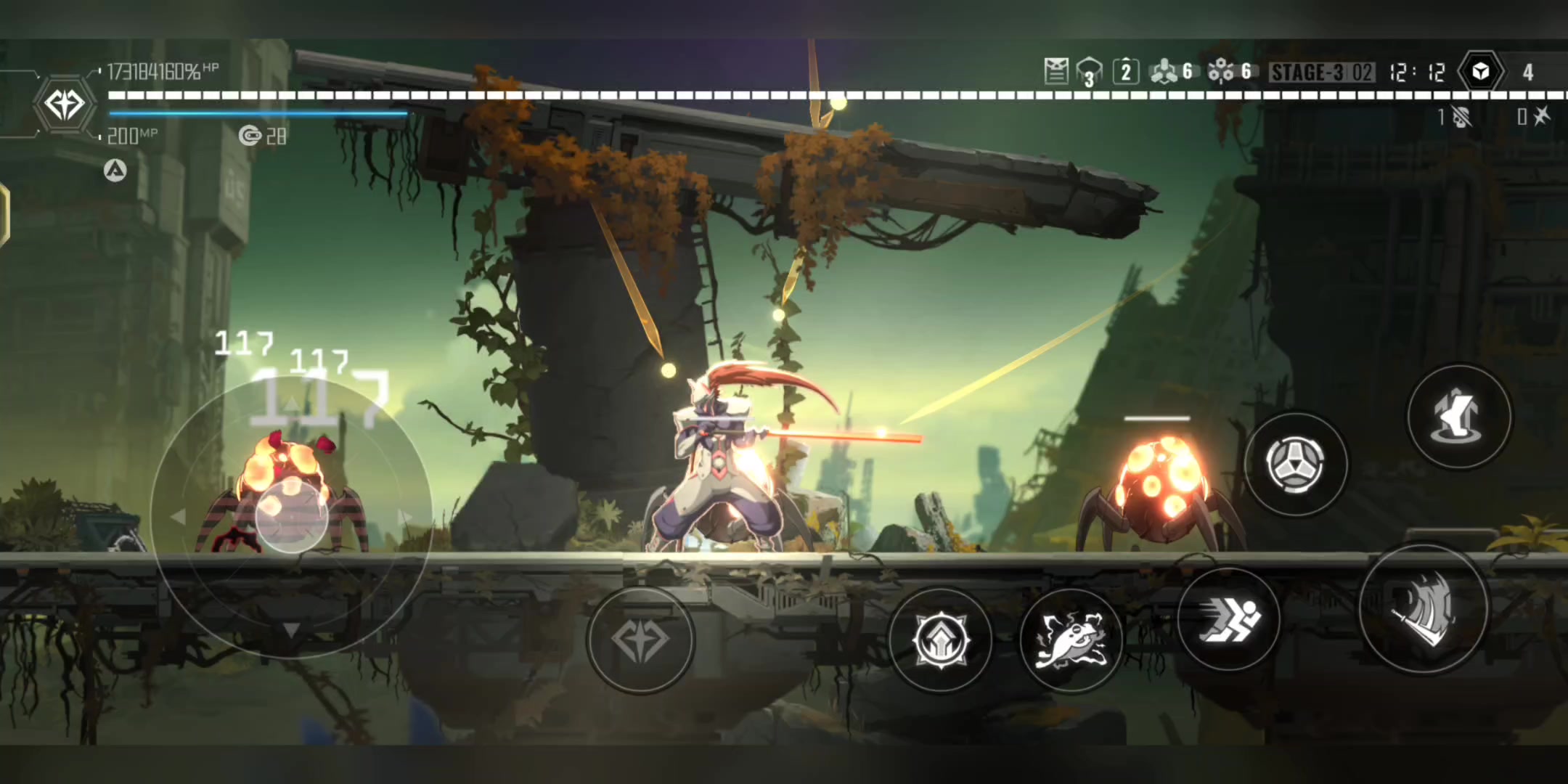Tap the winged star emblem button
The height and width of the screenshot is (784, 1568).
(x=640, y=640)
